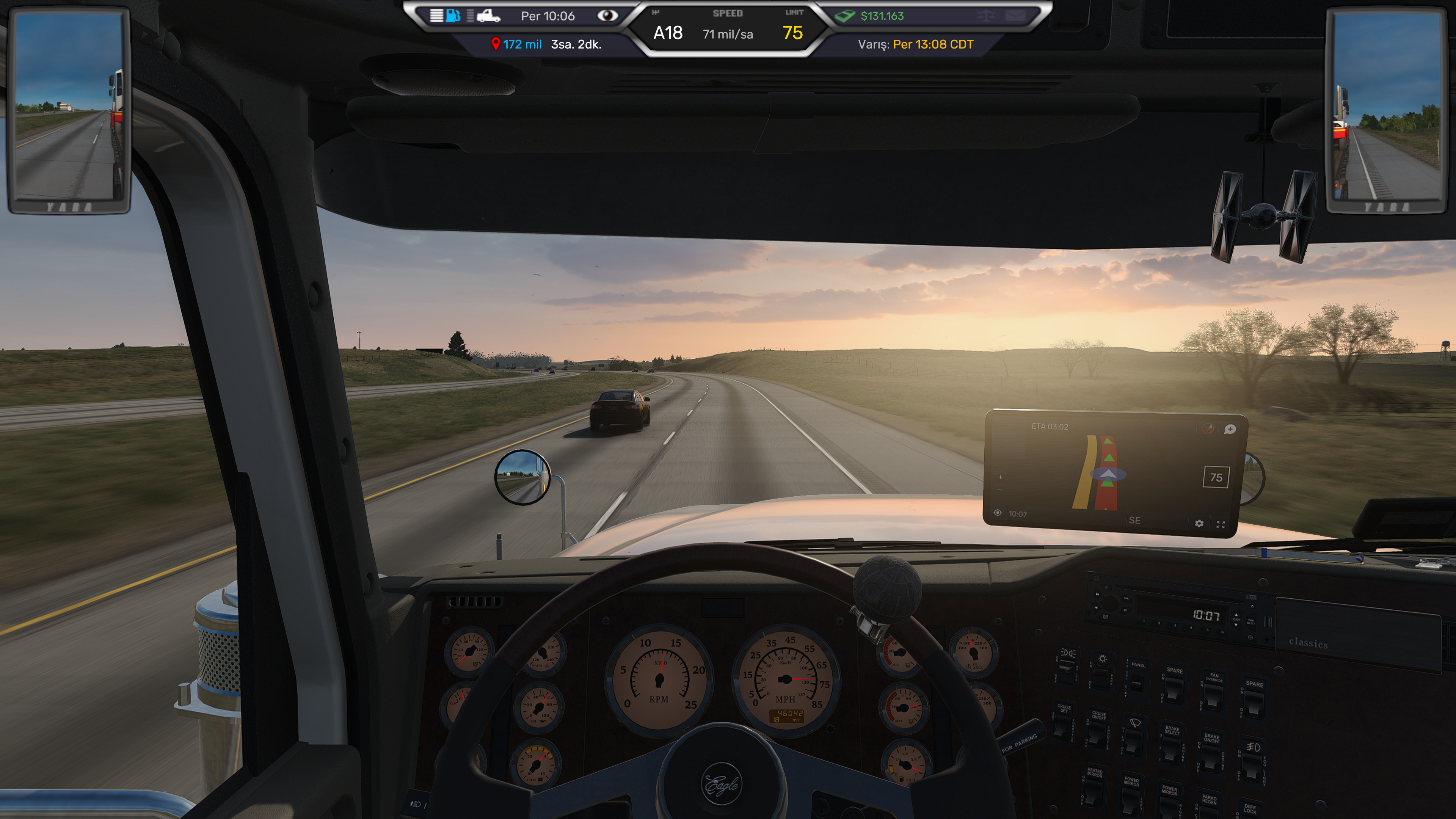Expand the GPS navigator to fullscreen
The width and height of the screenshot is (1456, 819).
(x=1220, y=524)
